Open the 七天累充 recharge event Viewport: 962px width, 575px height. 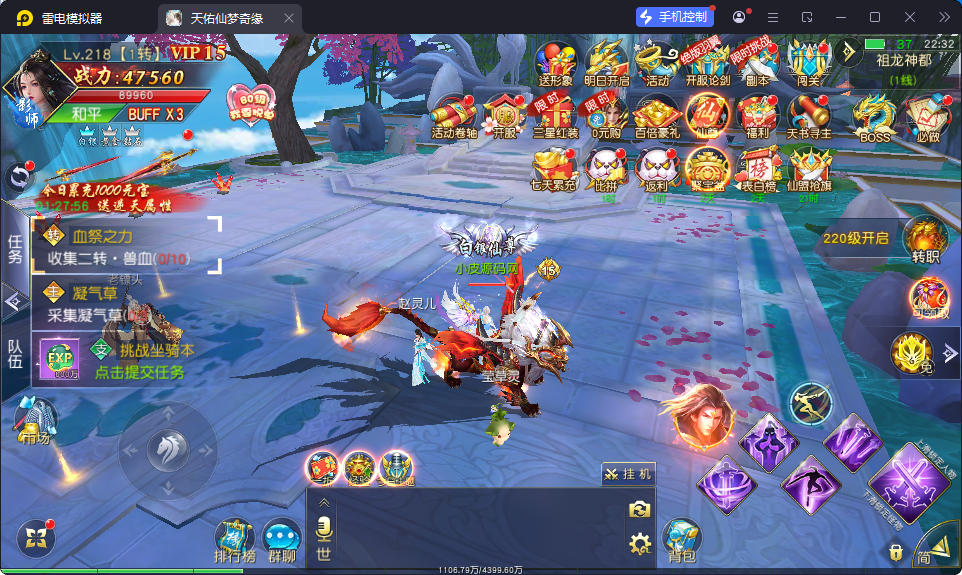[x=554, y=169]
